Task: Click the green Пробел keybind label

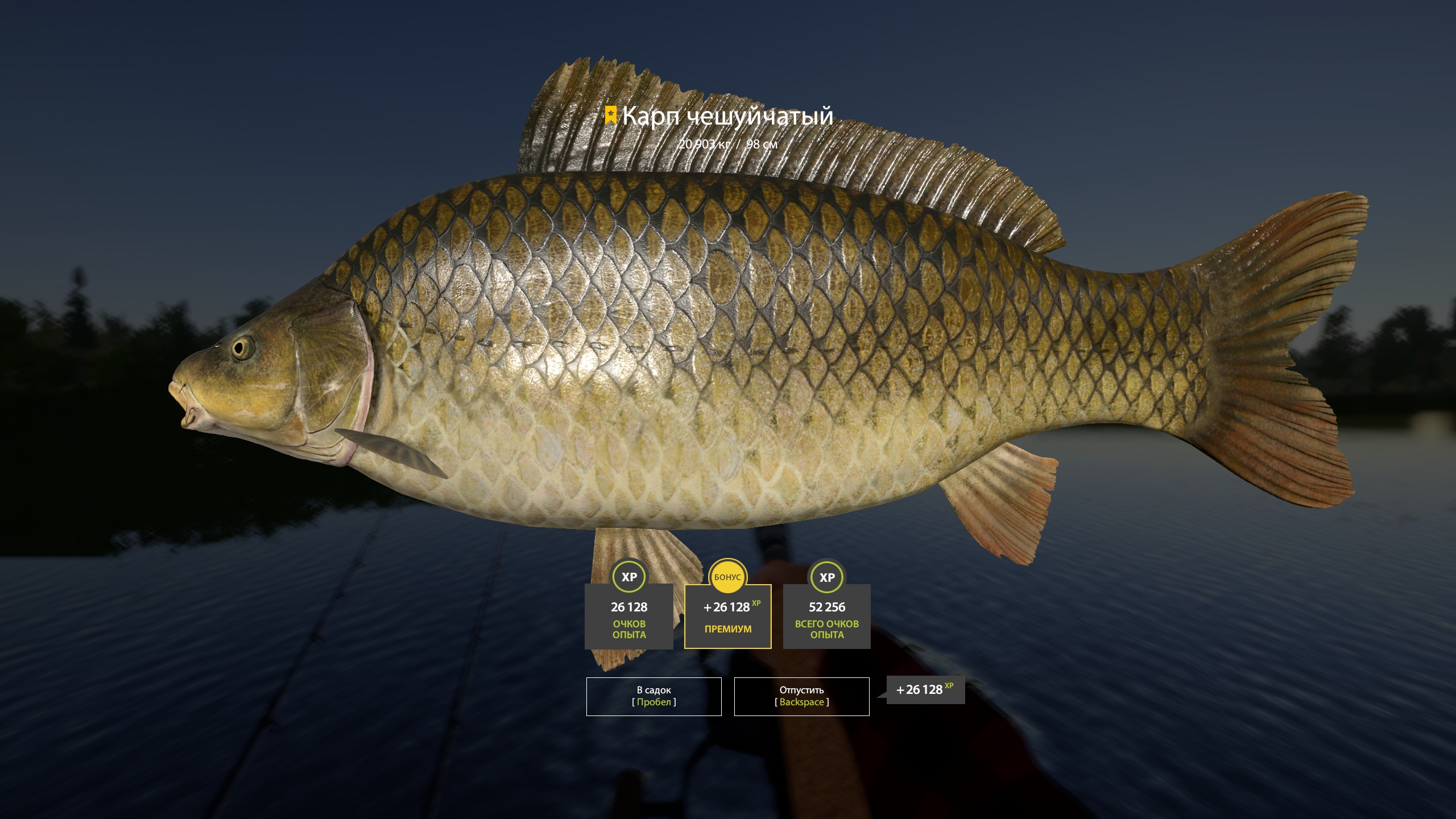Action: coord(653,702)
